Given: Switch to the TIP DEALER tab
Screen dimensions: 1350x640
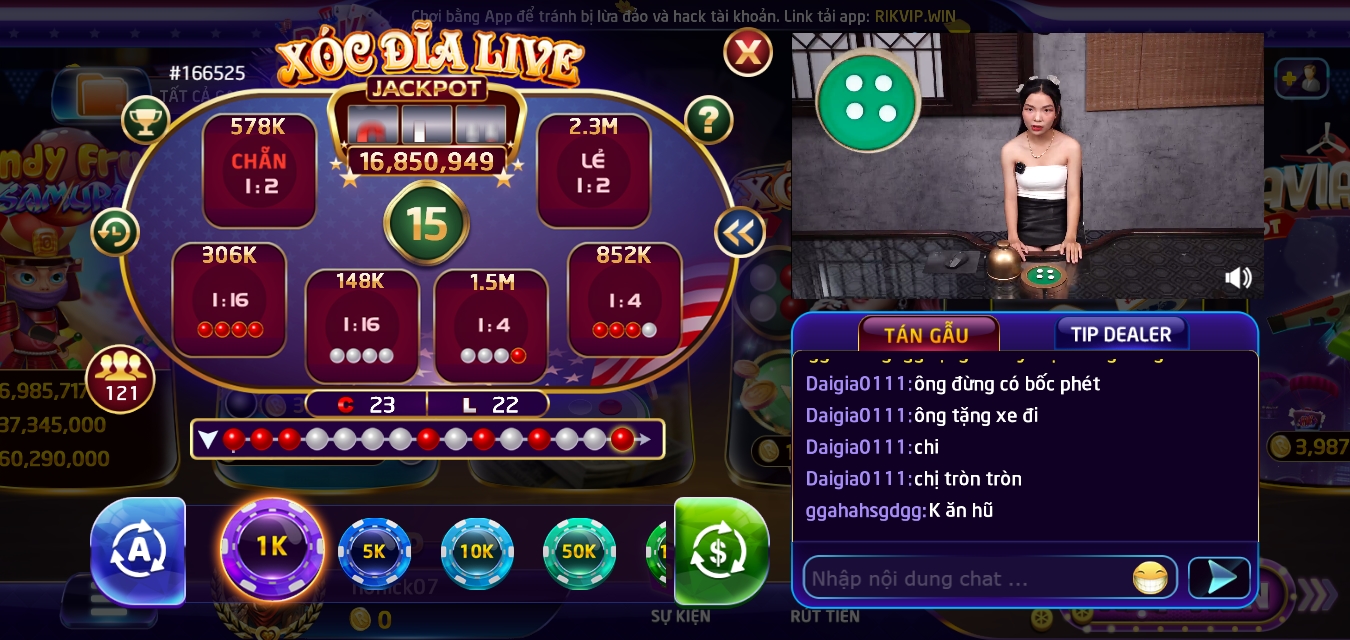Looking at the screenshot, I should pos(1121,334).
